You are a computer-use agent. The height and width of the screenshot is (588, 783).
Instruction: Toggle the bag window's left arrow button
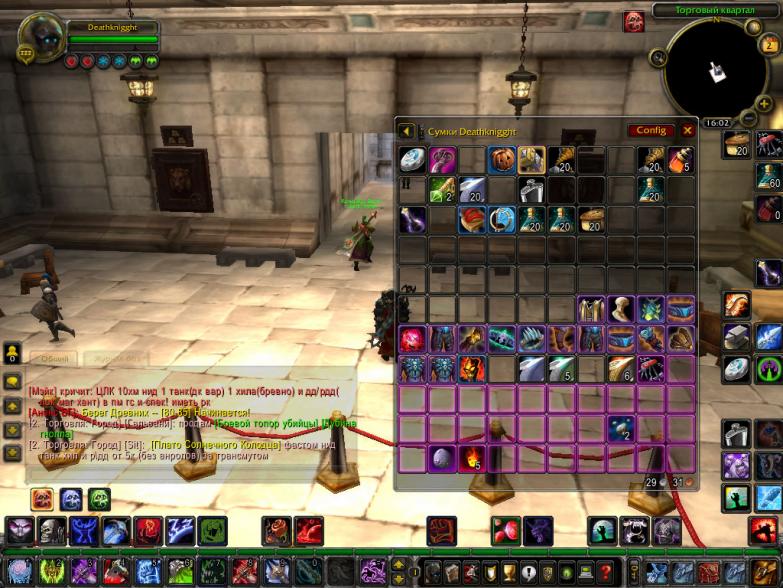click(407, 131)
